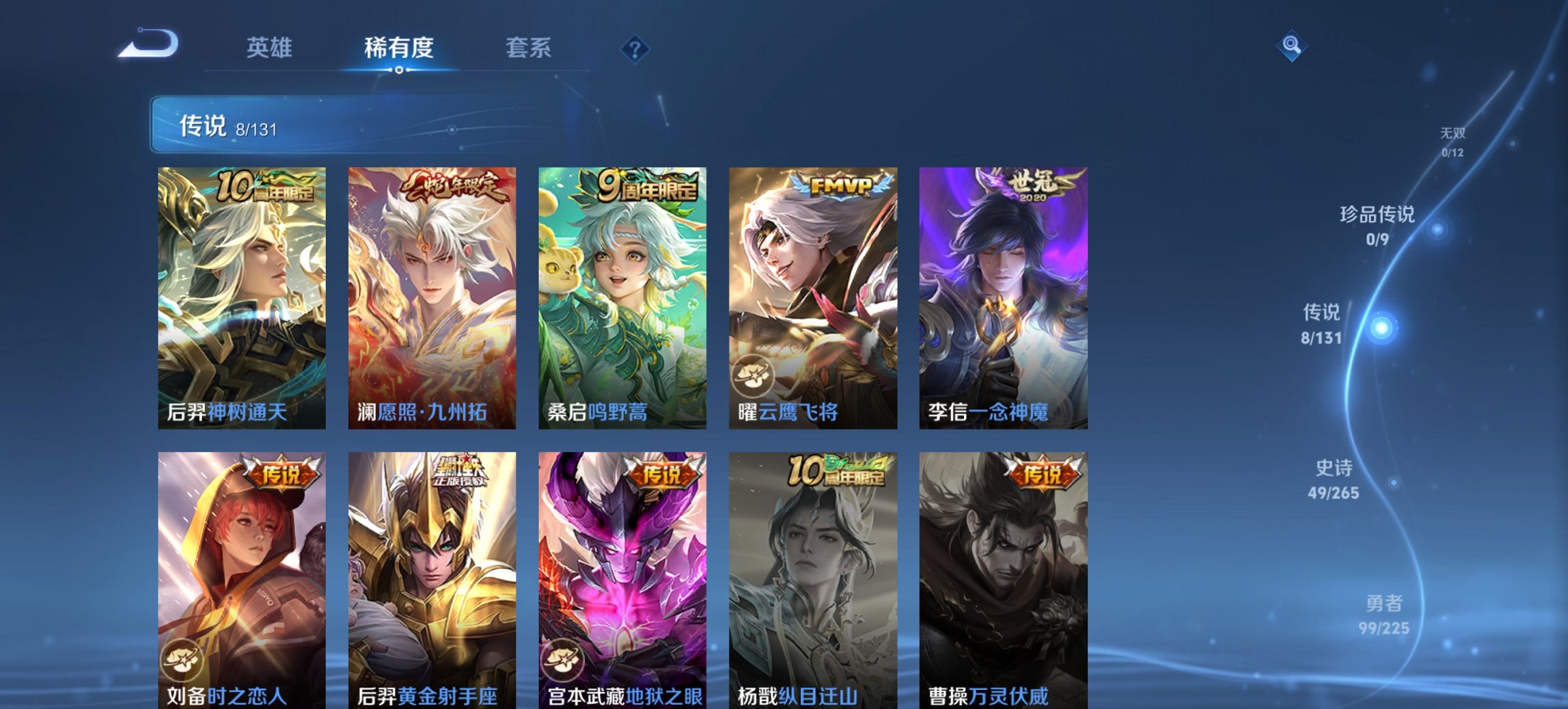
Task: Open help via the question mark icon
Action: coord(634,49)
